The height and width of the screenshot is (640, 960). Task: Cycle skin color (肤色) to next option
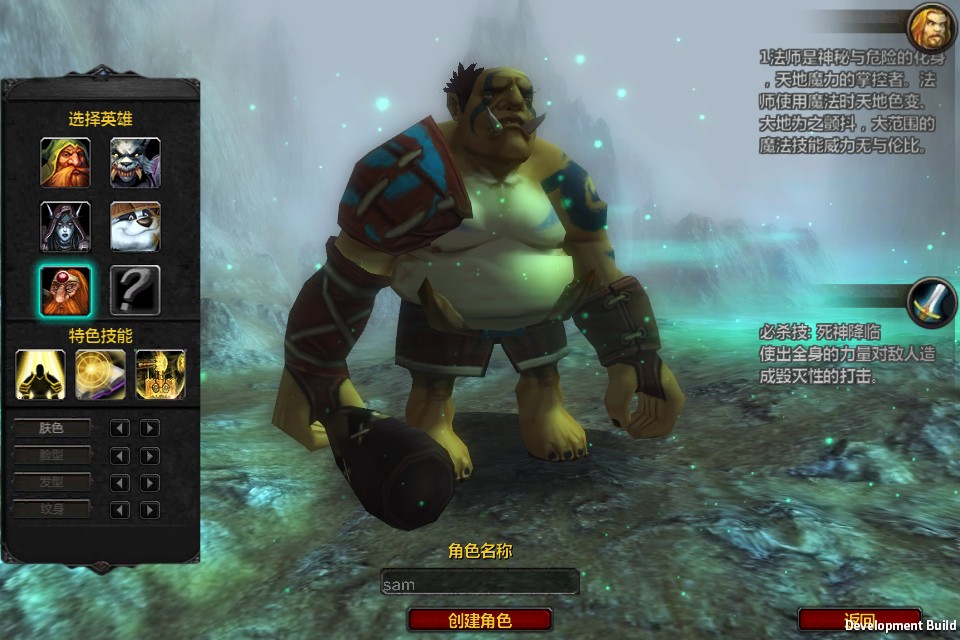[150, 428]
